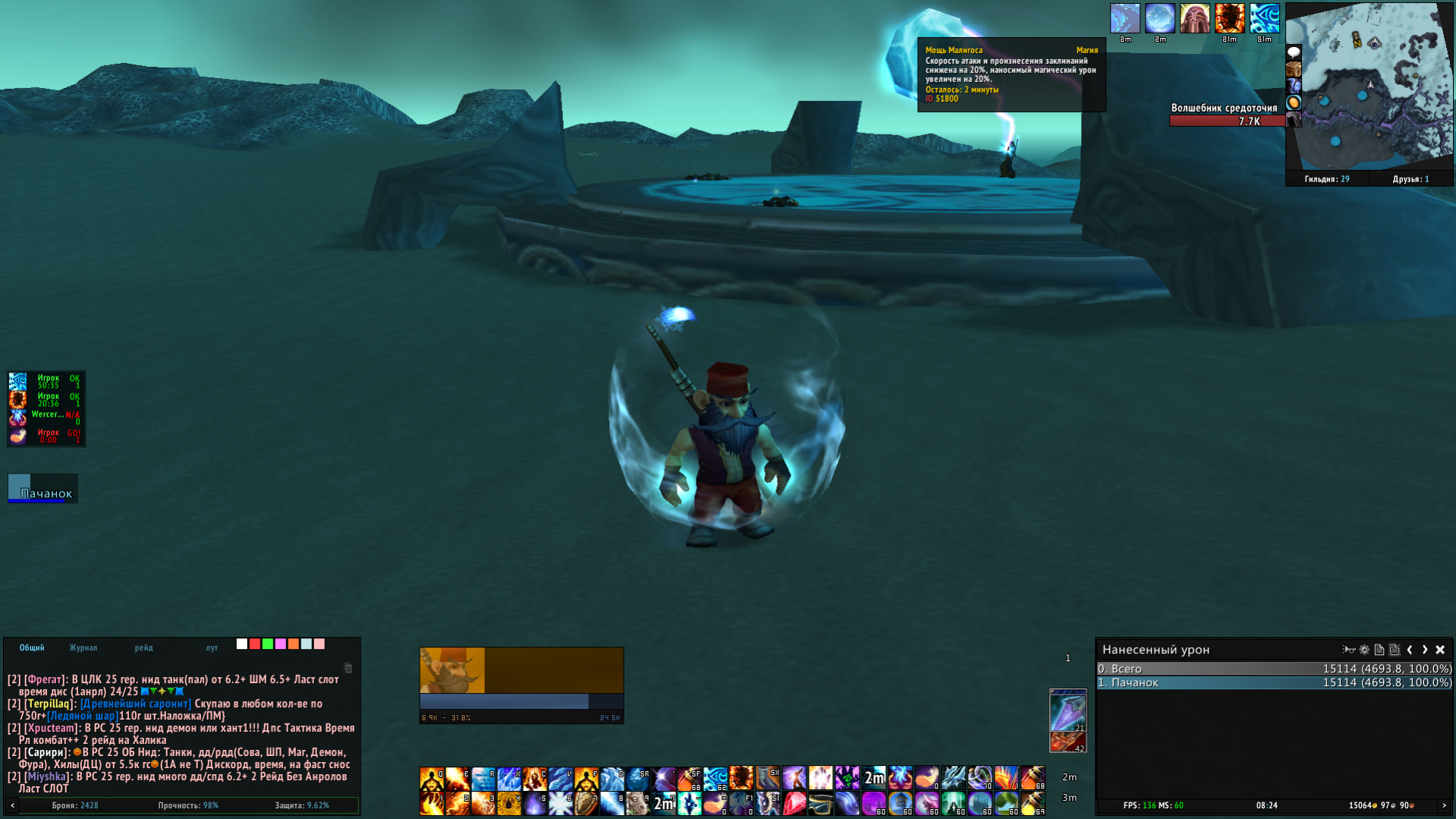The width and height of the screenshot is (1456, 819).
Task: Click the minimap
Action: tap(1373, 87)
